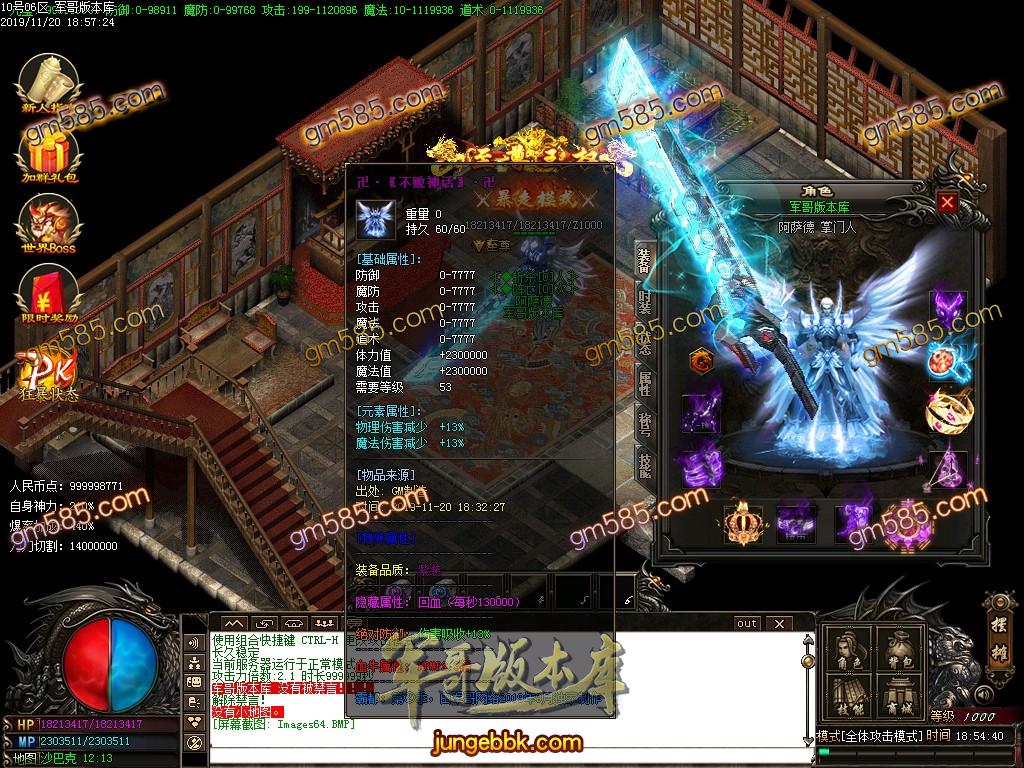Toggle the sound speaker button
This screenshot has height=768, width=1024.
[x=983, y=694]
